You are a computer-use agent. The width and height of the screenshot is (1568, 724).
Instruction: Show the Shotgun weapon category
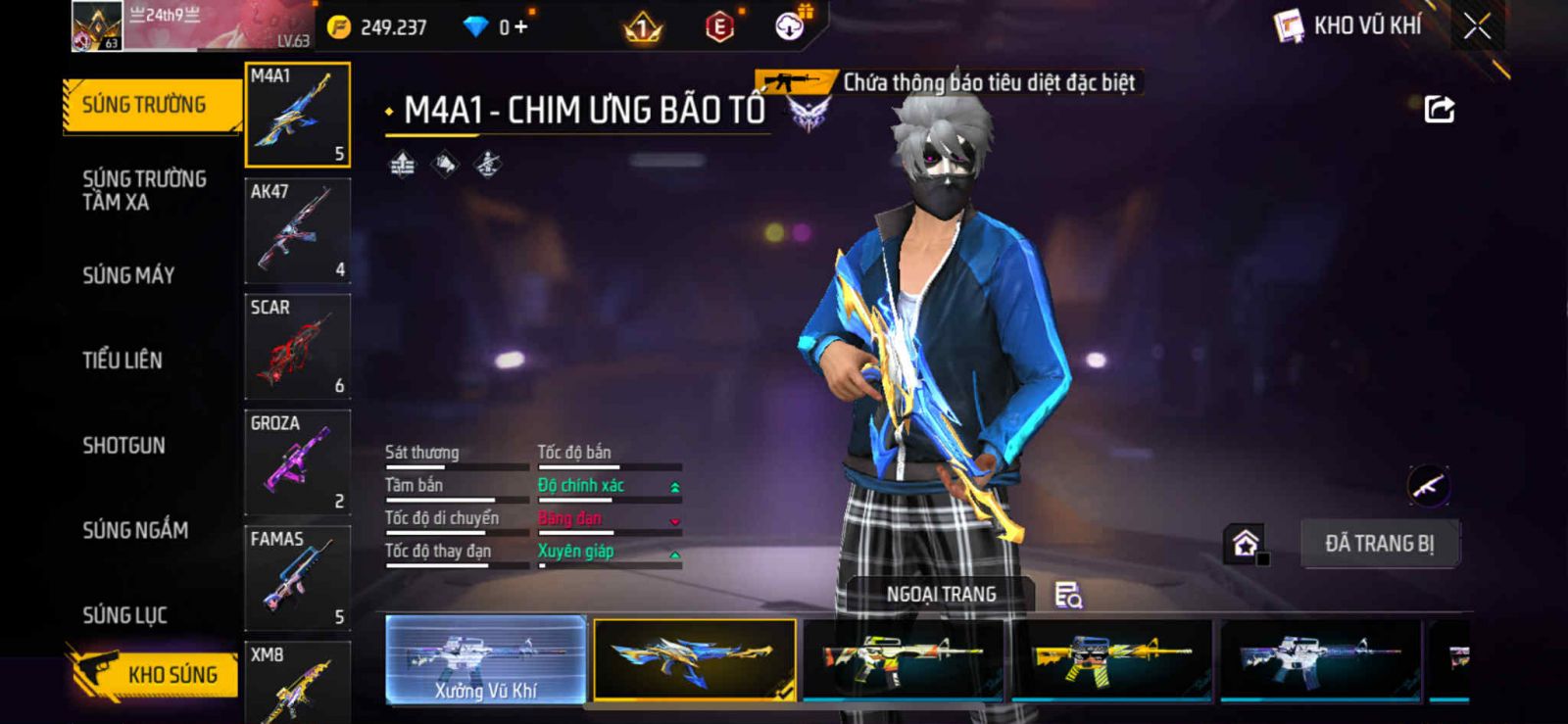(123, 446)
